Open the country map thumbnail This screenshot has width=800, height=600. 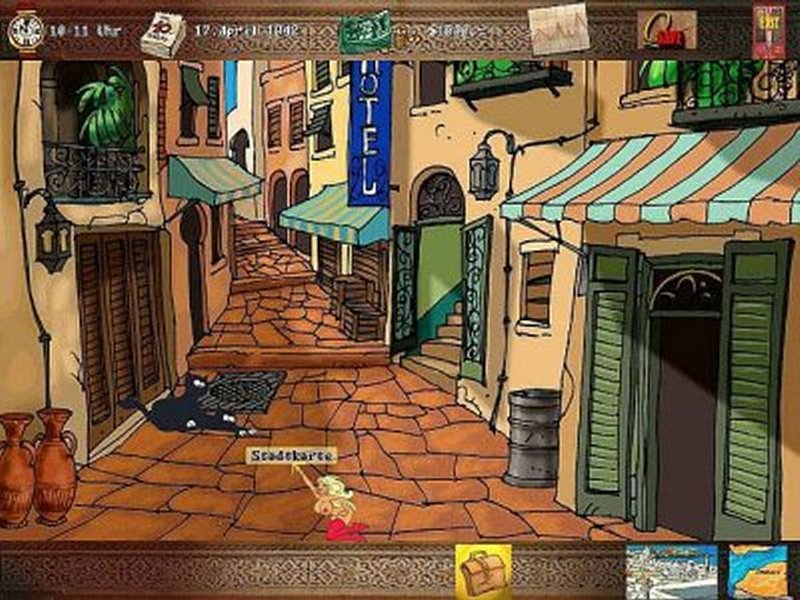click(x=758, y=572)
